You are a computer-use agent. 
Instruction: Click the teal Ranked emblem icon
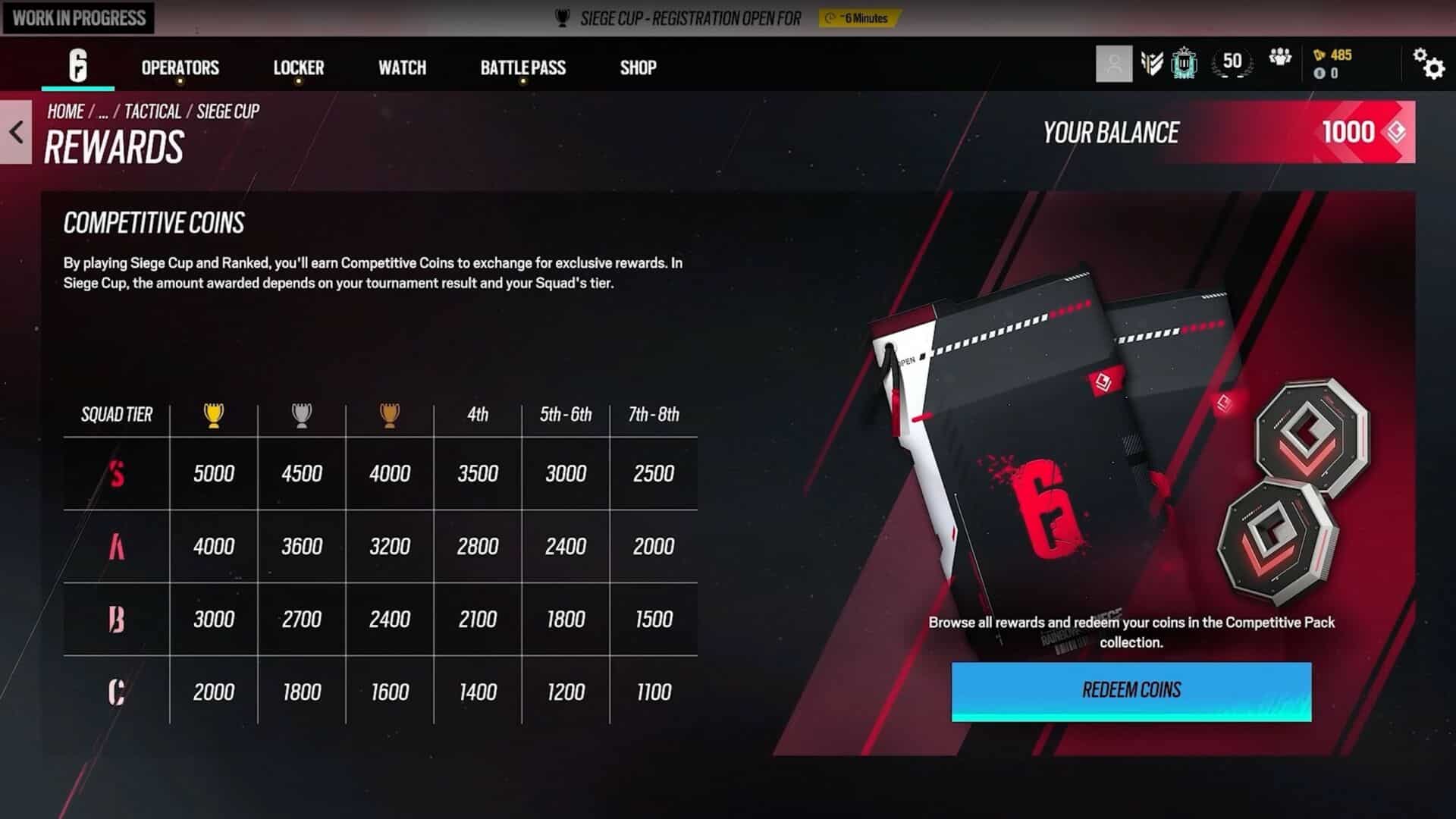1184,63
